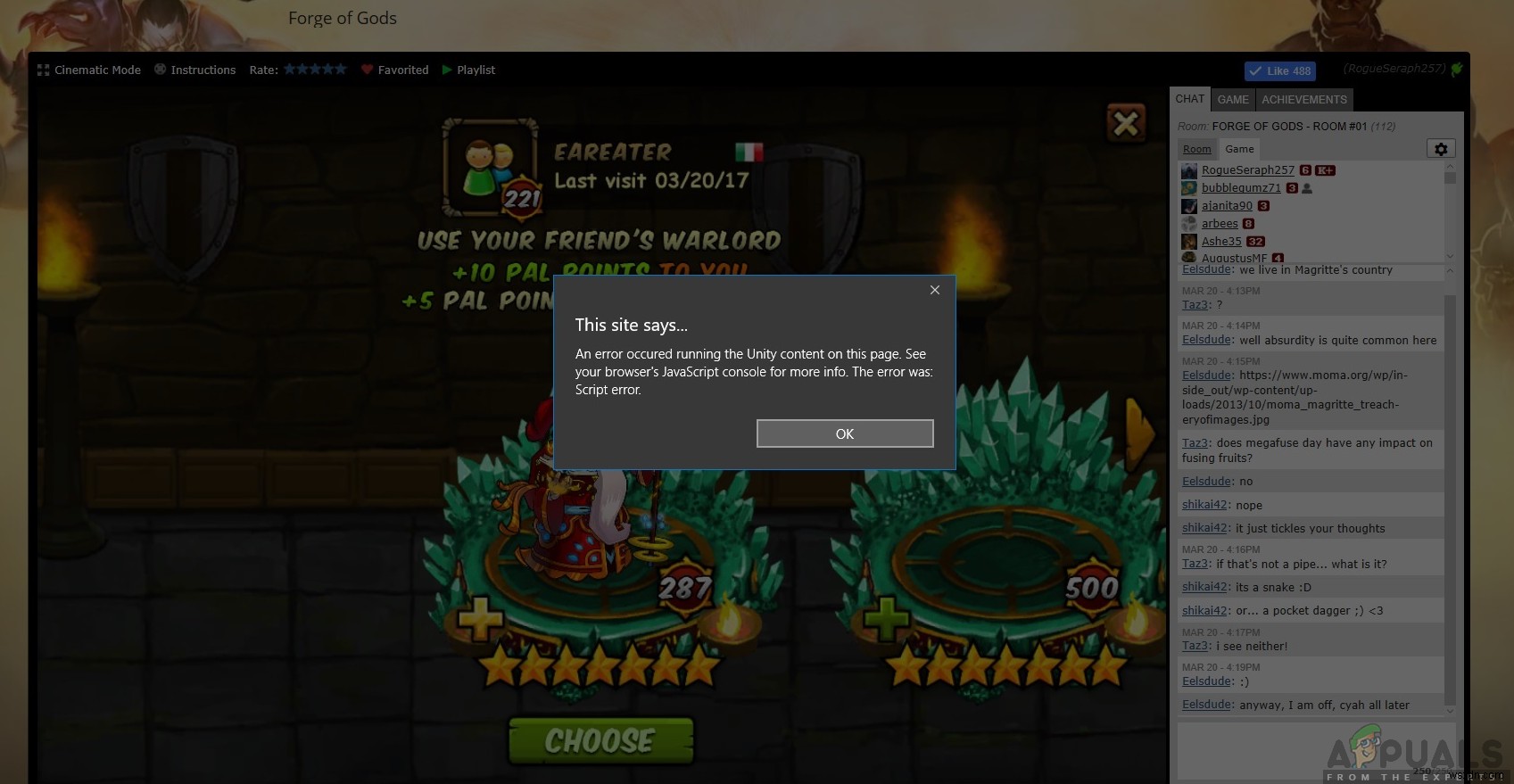
Task: Click the up chevron above the player list
Action: point(1450,166)
